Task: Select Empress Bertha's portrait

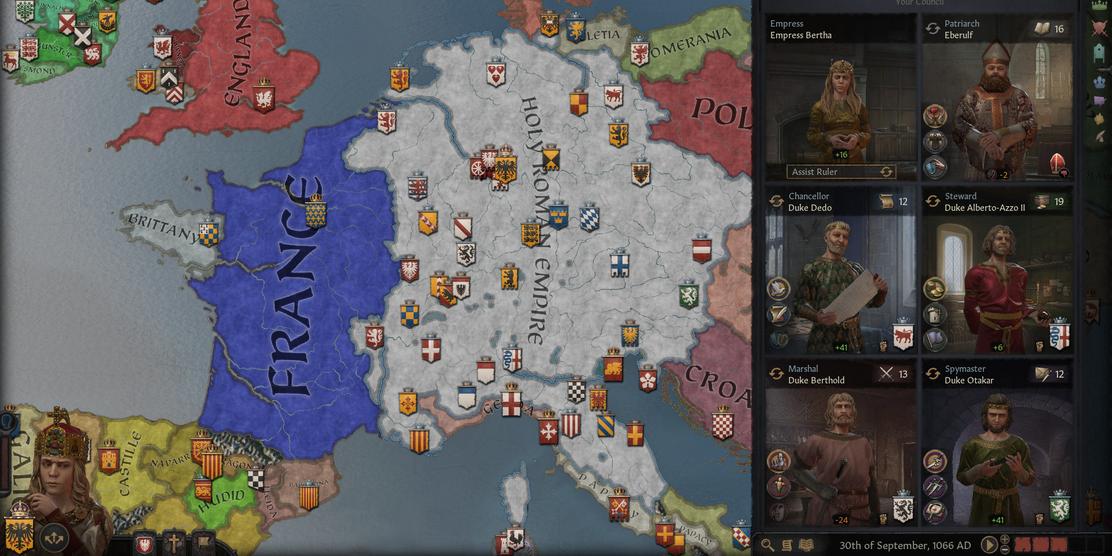Action: coord(840,110)
